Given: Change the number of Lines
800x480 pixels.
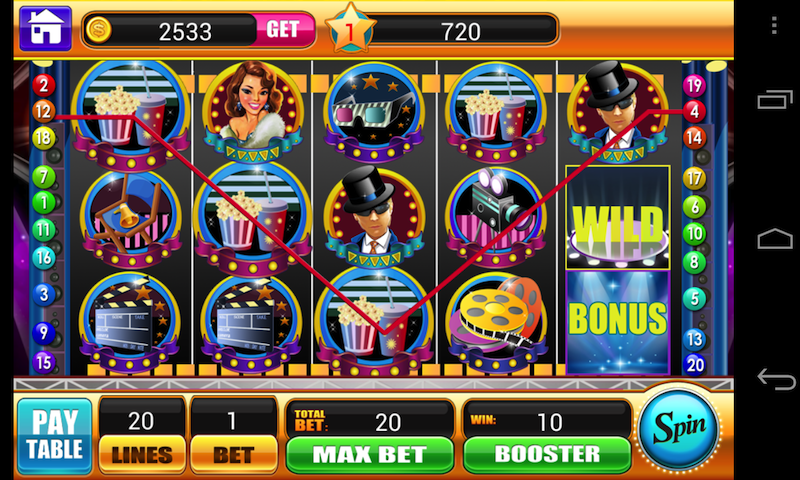Looking at the screenshot, I should [142, 453].
